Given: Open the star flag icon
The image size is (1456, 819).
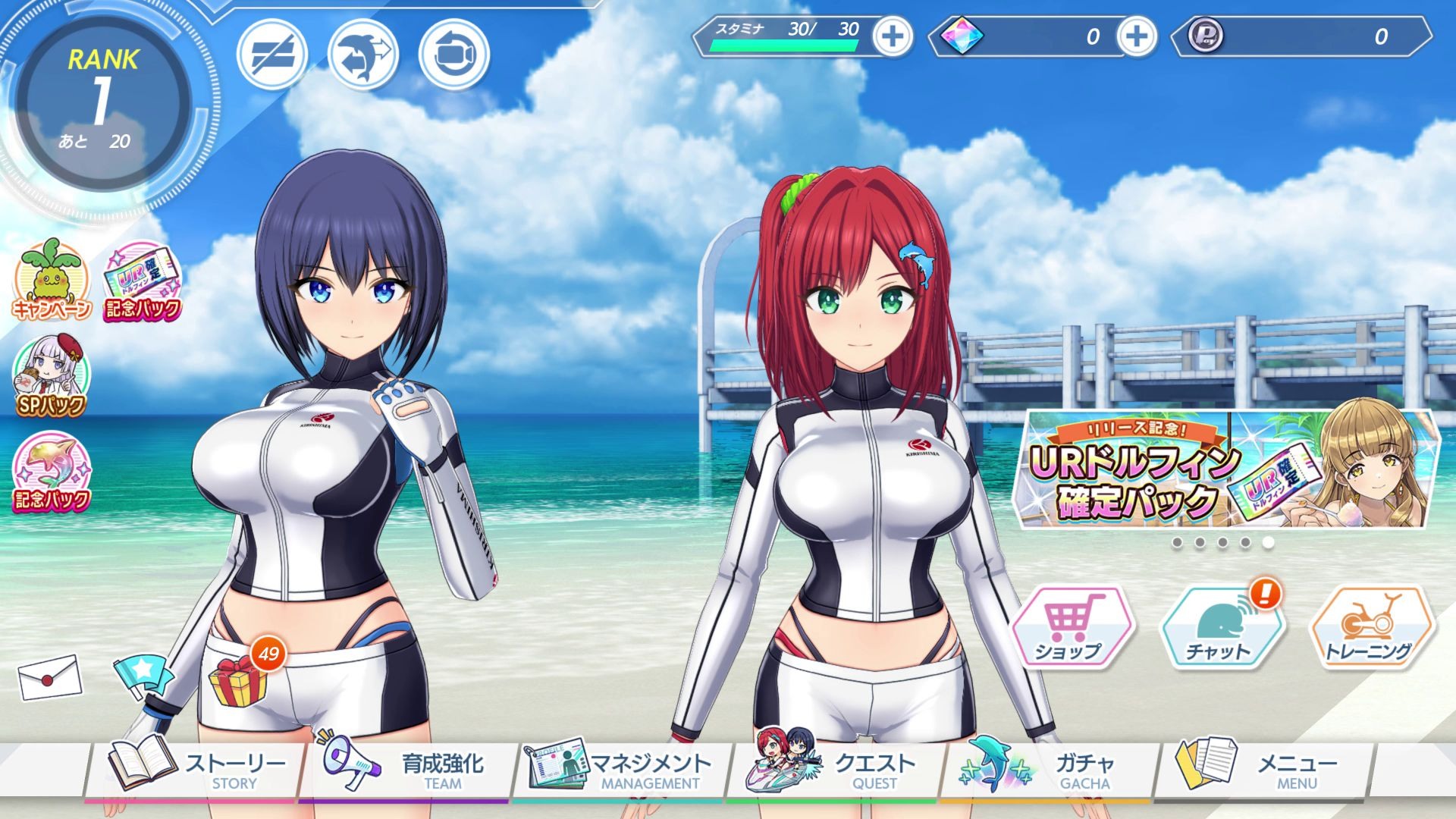Looking at the screenshot, I should (x=142, y=673).
